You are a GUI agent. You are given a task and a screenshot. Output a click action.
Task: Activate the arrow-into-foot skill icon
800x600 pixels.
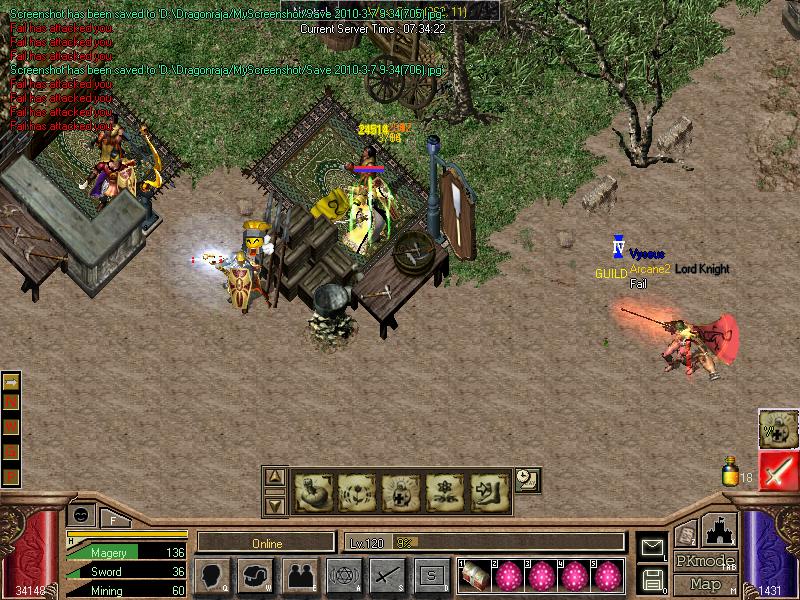[488, 491]
